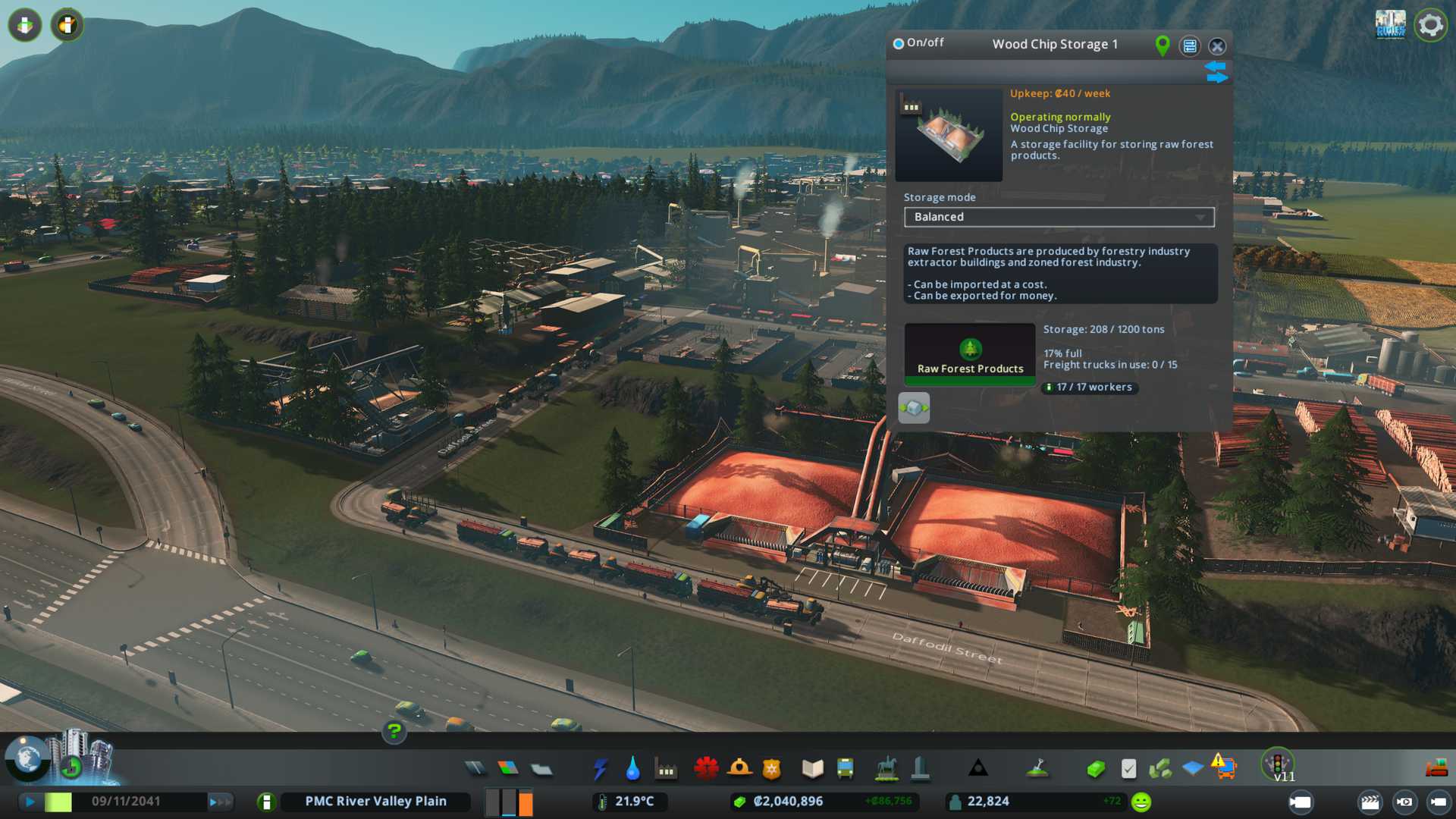This screenshot has height=819, width=1456.
Task: Open the Storage mode dropdown
Action: click(x=1059, y=217)
